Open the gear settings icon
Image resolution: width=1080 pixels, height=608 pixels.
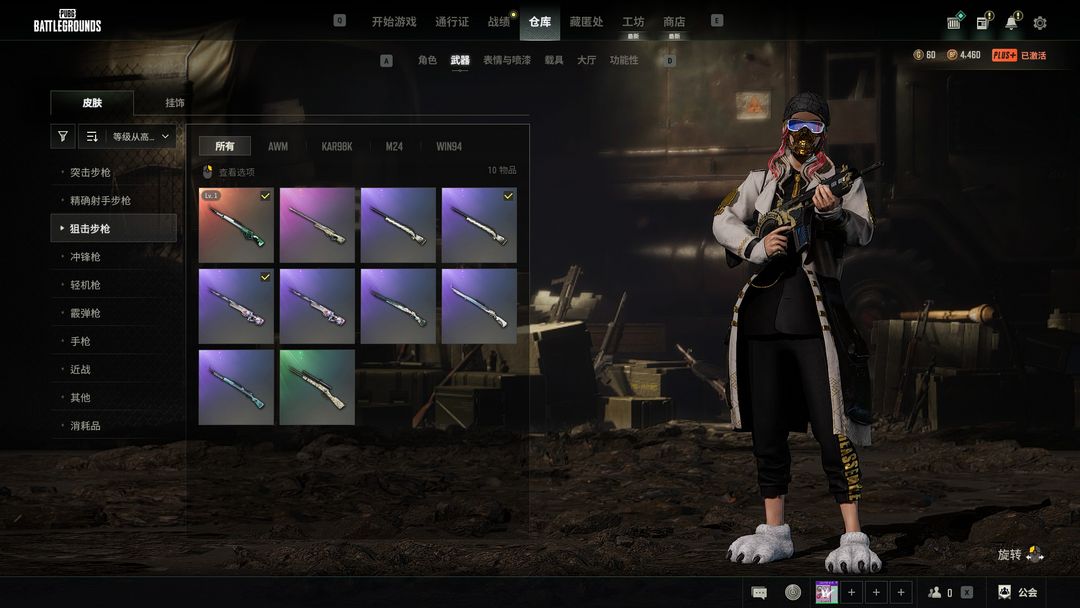(x=1040, y=23)
